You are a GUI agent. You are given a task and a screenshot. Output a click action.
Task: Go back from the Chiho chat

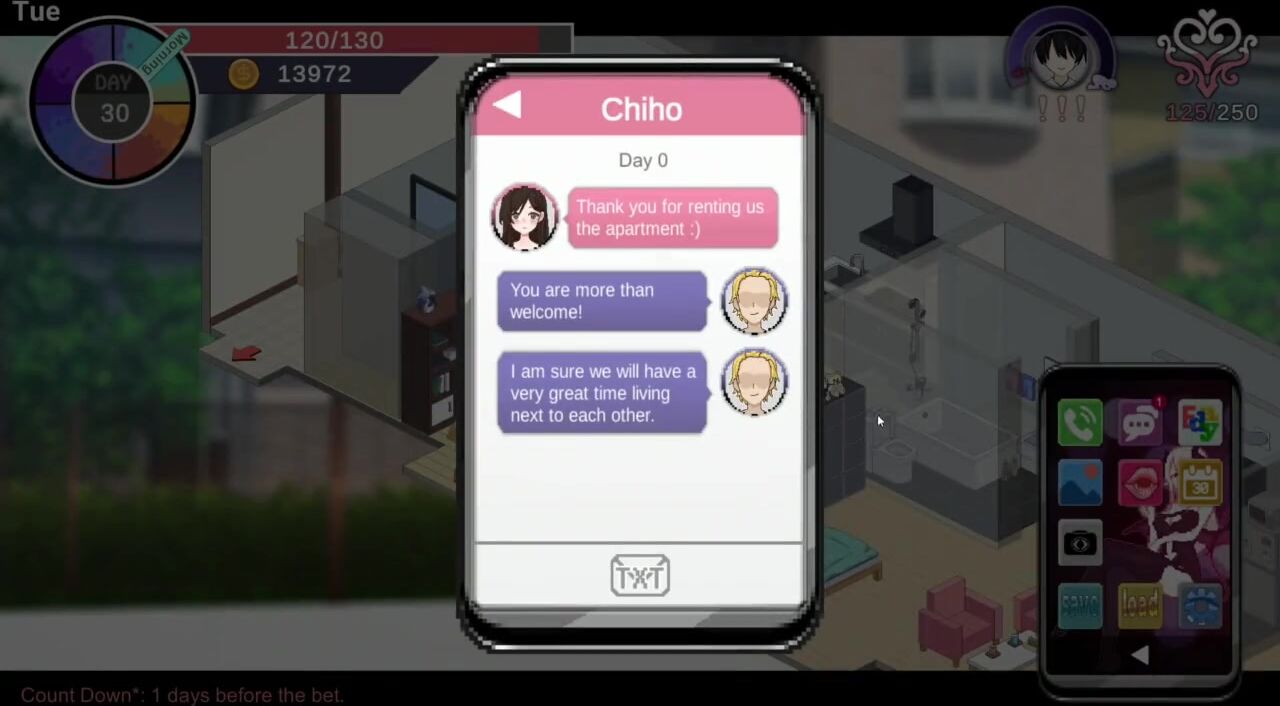click(x=507, y=105)
